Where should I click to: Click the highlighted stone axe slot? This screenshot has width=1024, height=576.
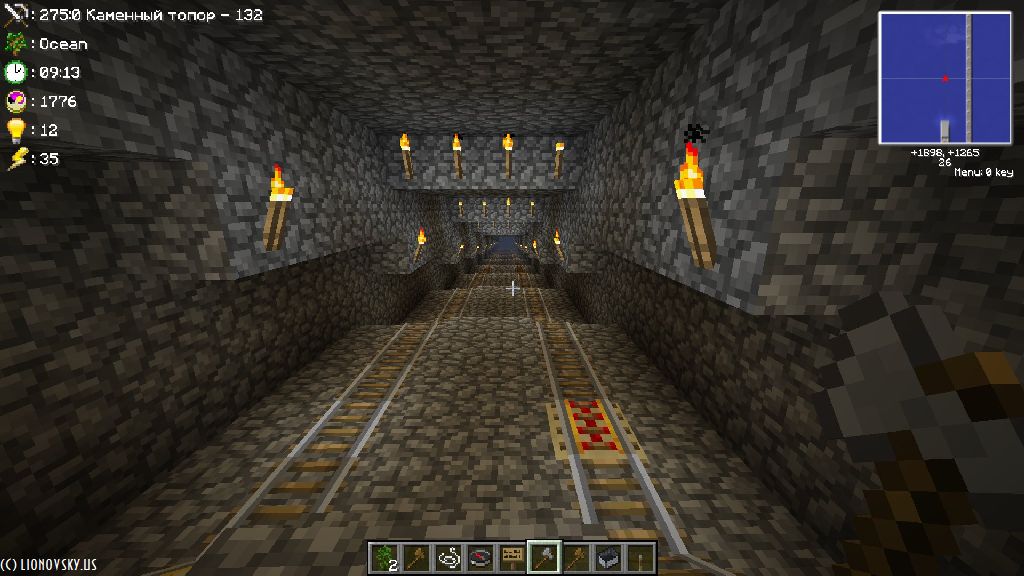click(543, 557)
